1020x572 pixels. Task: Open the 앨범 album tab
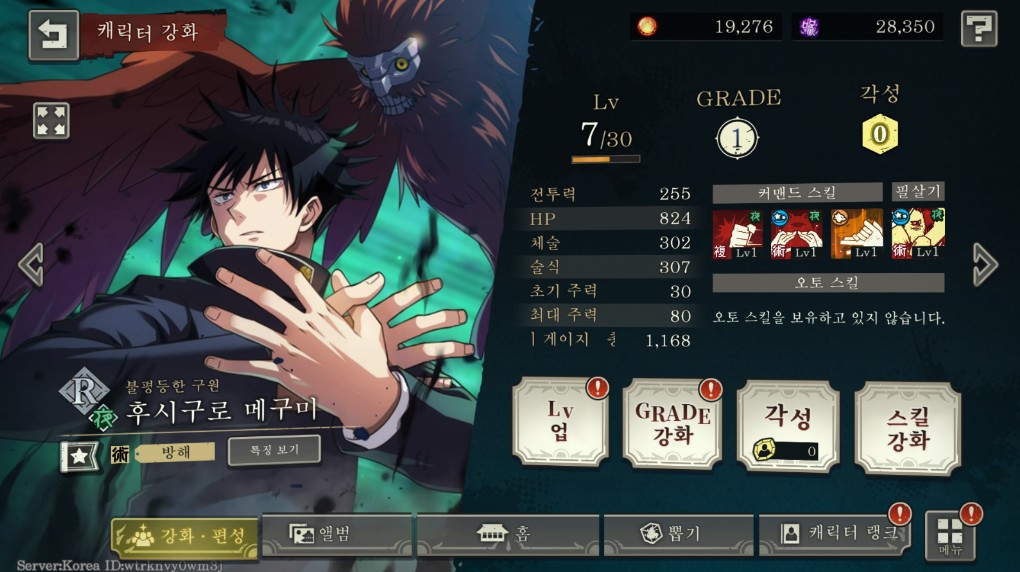click(x=337, y=534)
